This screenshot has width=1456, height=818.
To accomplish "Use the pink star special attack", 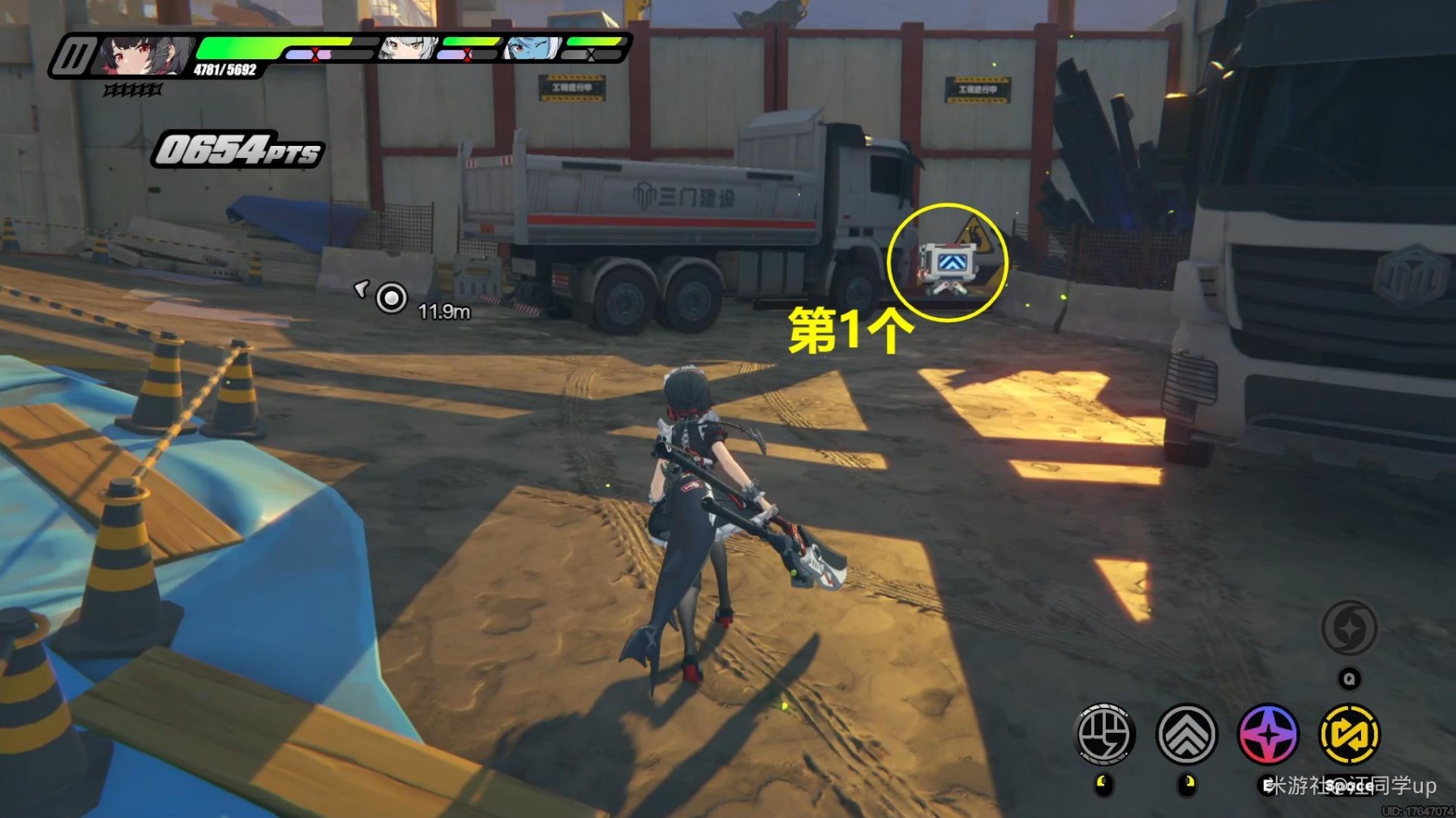I will pos(1268,734).
